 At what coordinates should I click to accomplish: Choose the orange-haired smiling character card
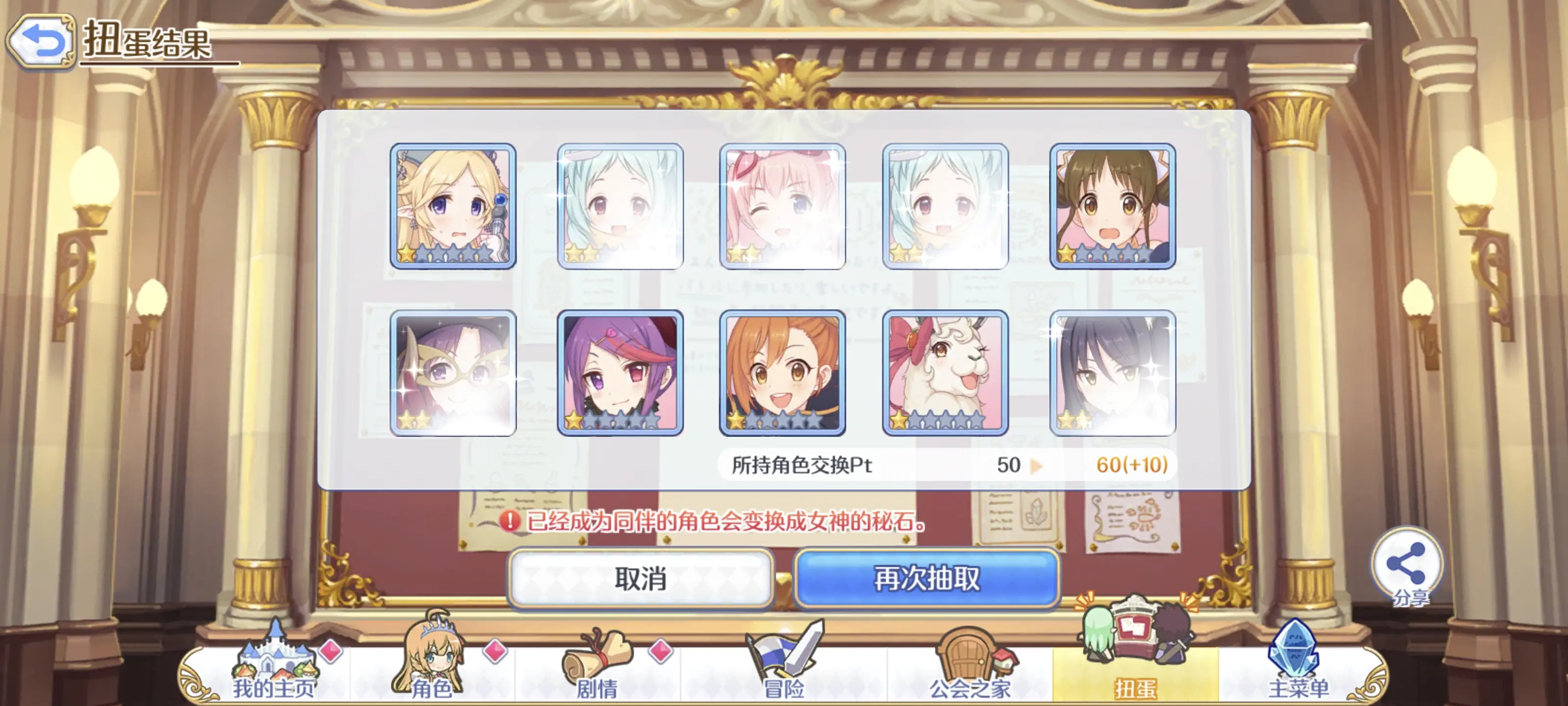click(782, 372)
